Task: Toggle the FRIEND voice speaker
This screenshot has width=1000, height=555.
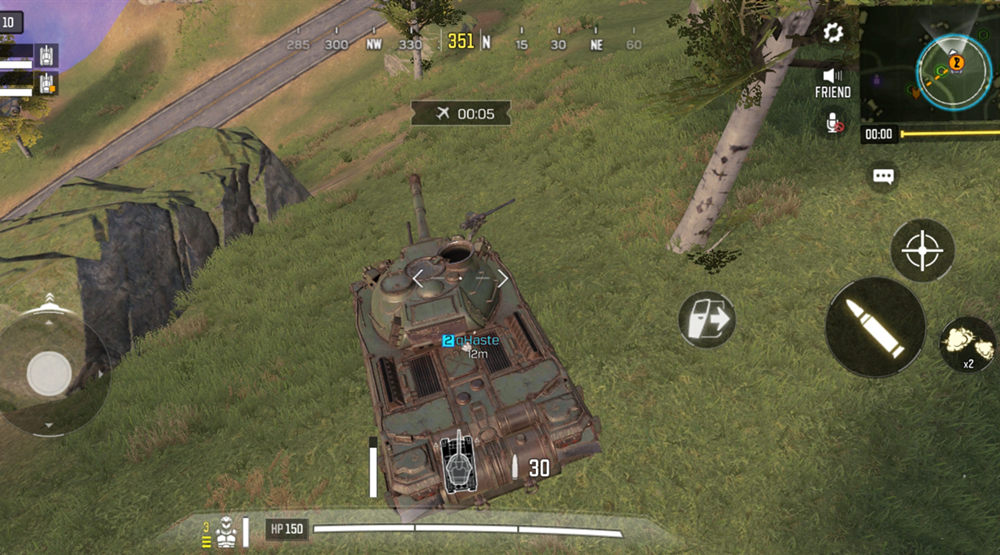Action: click(832, 80)
